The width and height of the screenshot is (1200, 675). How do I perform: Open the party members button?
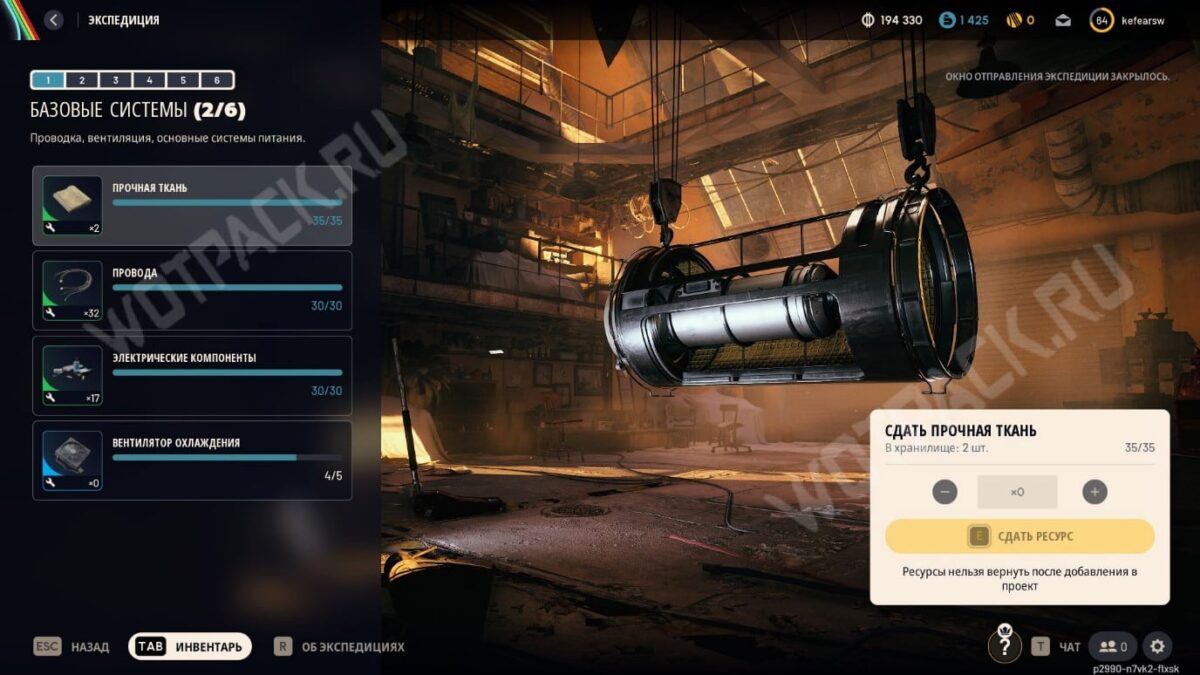1113,646
